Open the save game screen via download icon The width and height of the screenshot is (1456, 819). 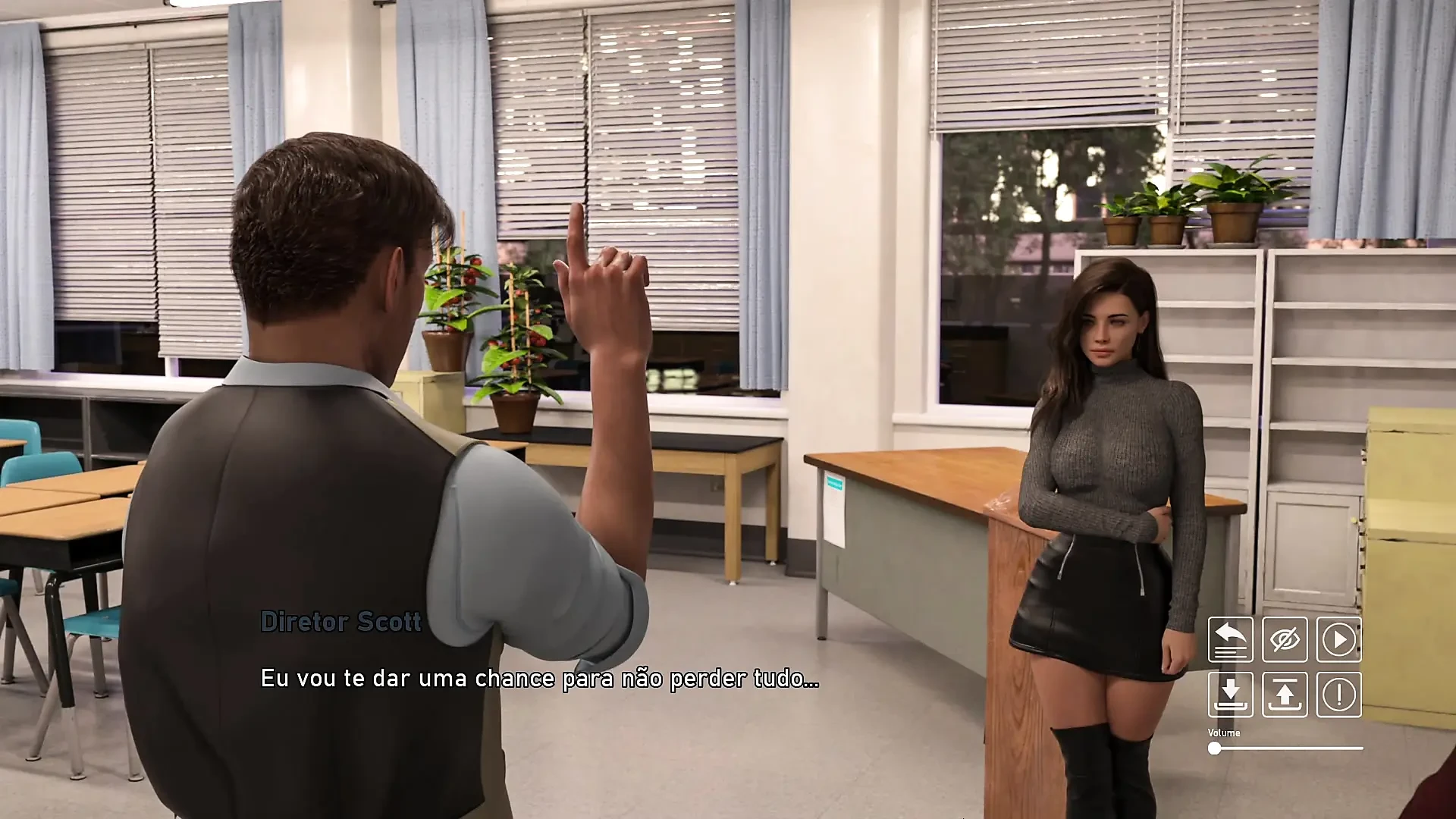pos(1230,695)
